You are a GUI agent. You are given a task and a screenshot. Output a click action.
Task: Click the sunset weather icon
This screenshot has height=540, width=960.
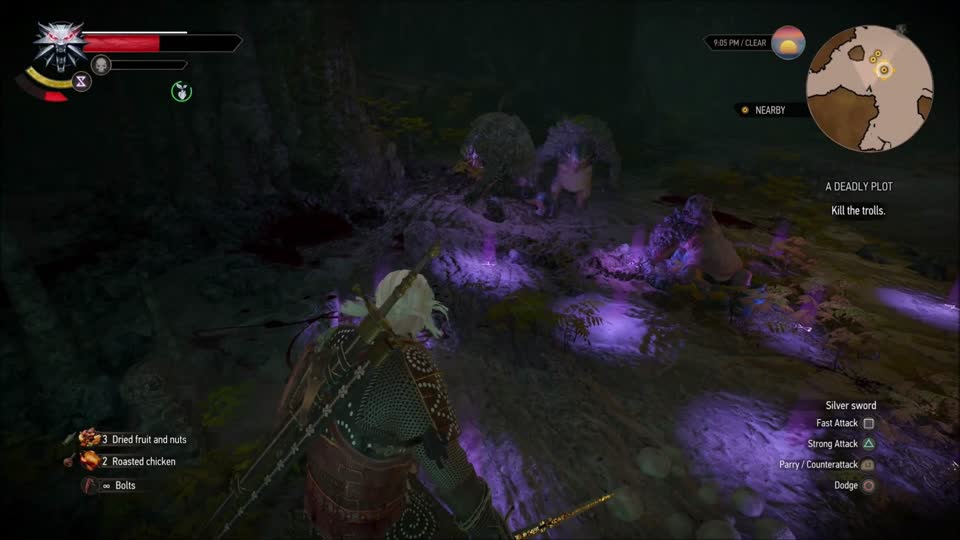click(788, 43)
